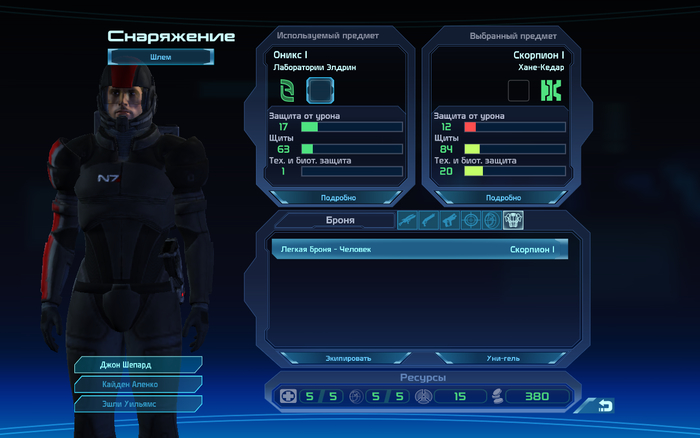The width and height of the screenshot is (700, 438).
Task: Select the armor category tab
Action: point(512,220)
